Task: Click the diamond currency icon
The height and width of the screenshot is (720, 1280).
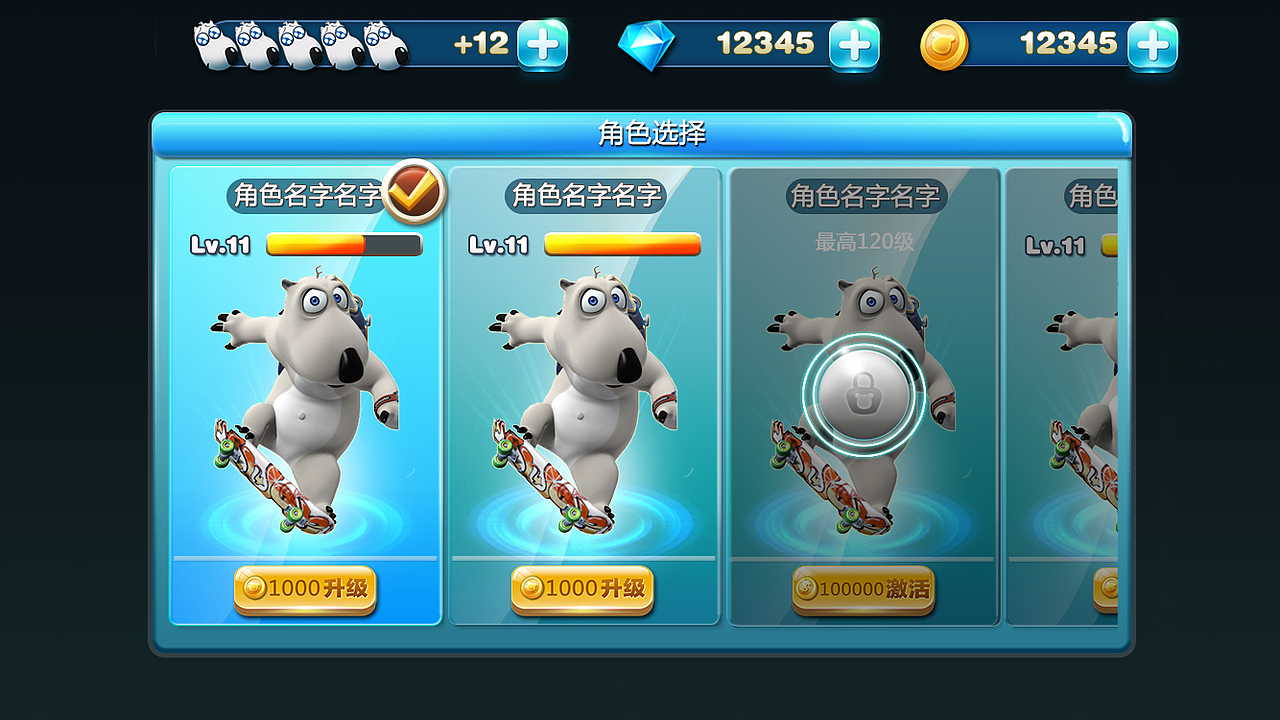Action: tap(648, 44)
